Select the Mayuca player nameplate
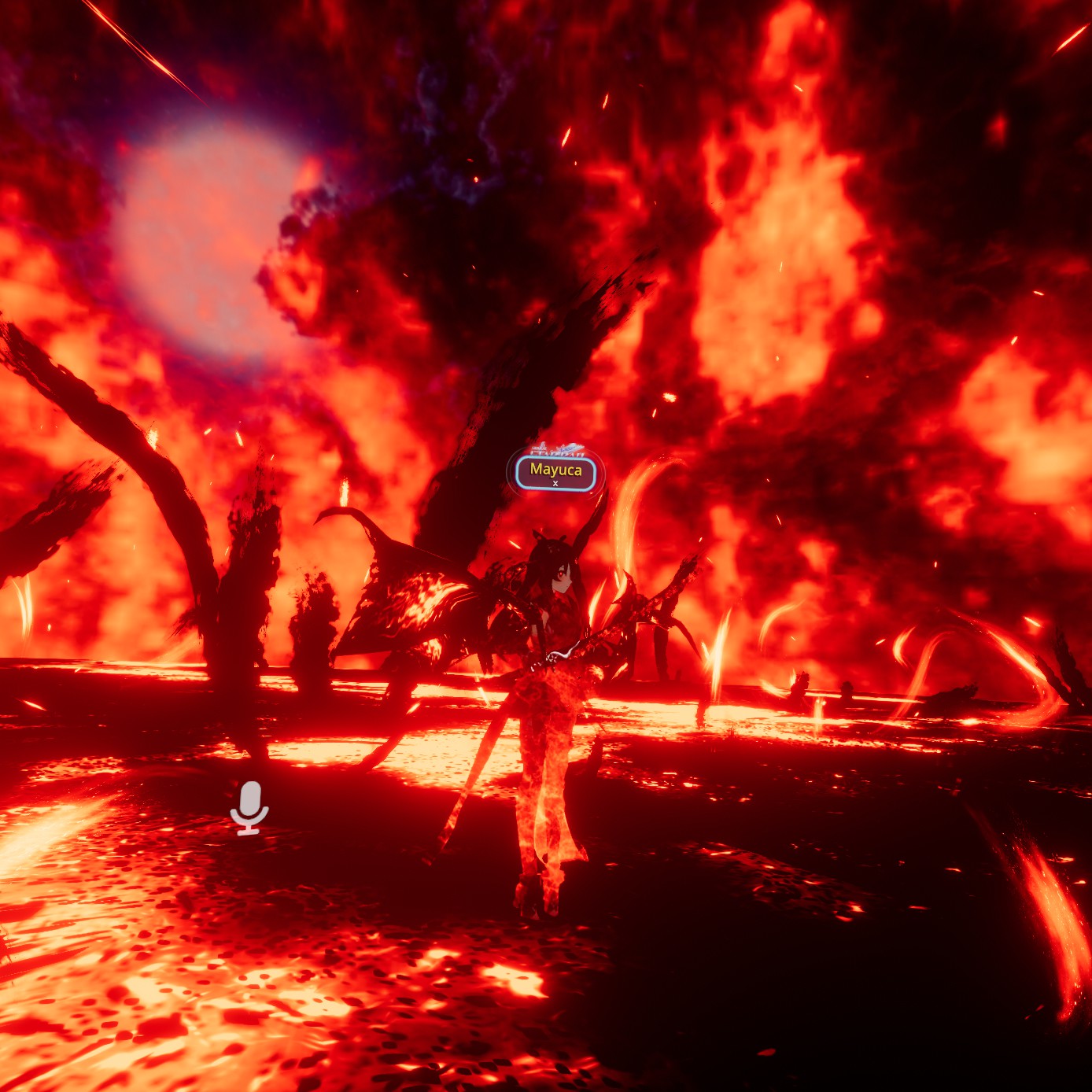1092x1092 pixels. (x=555, y=472)
